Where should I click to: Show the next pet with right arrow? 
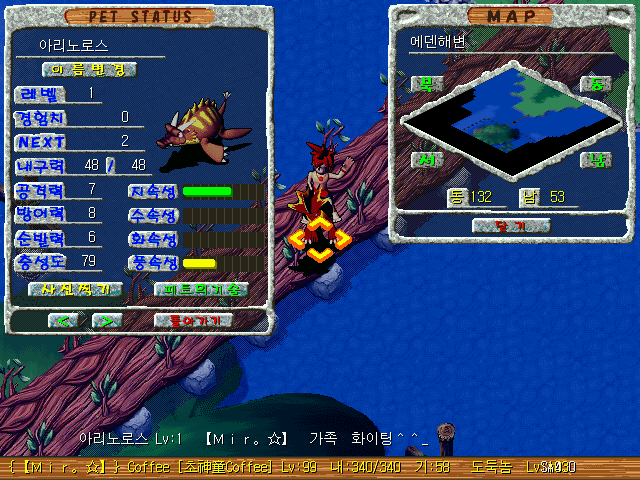(106, 321)
